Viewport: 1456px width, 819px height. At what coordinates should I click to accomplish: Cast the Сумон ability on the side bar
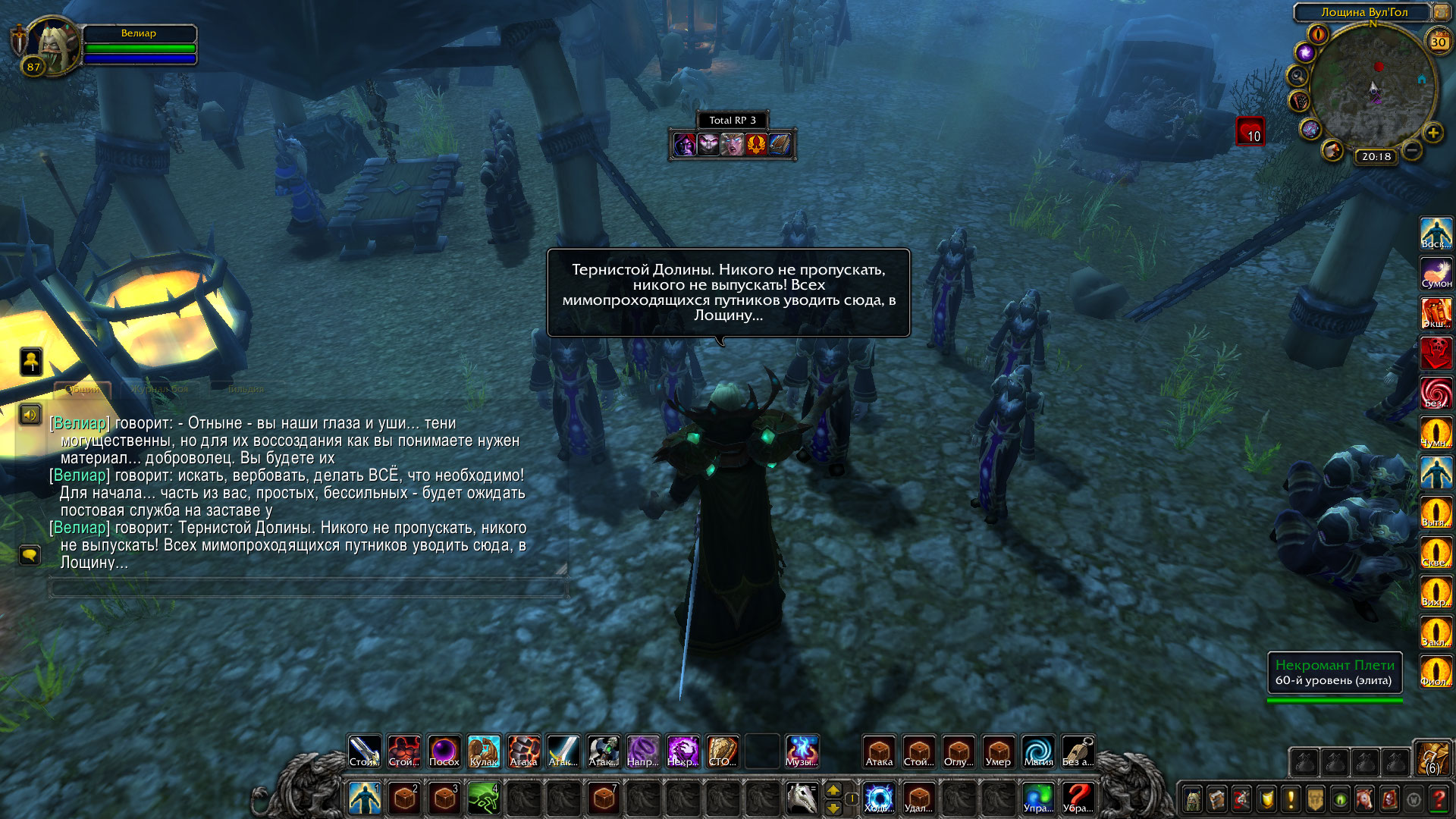tap(1436, 273)
